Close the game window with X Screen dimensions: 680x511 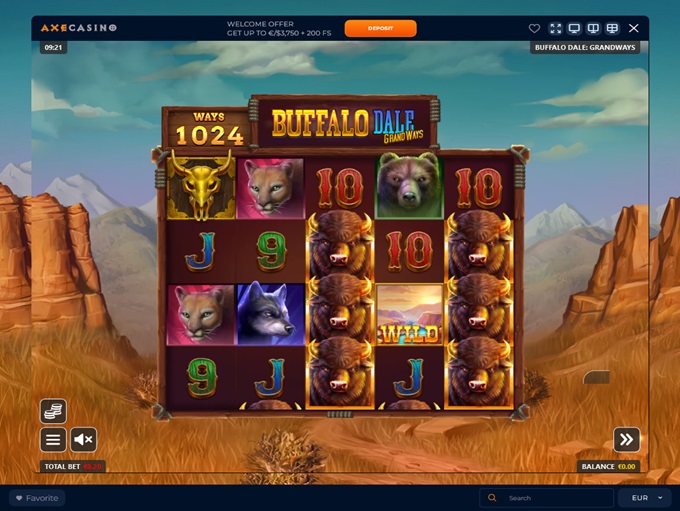coord(633,28)
